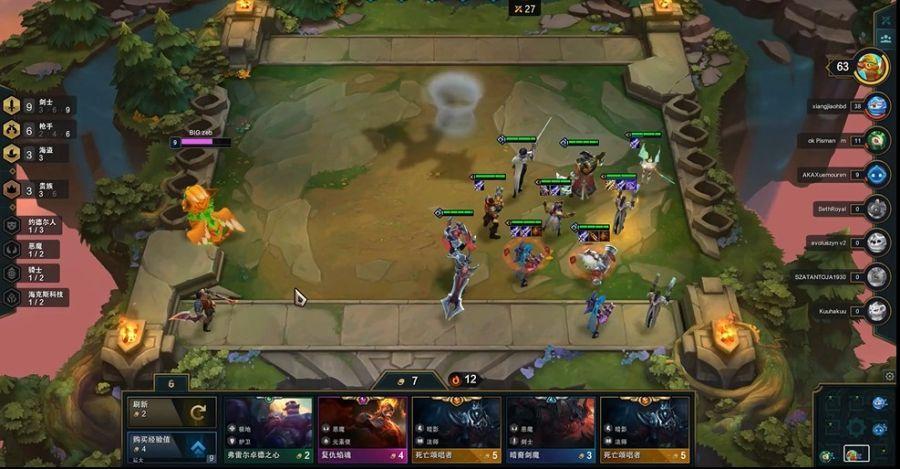Viewport: 900px width, 469px height.
Task: Select the 暗裔剑魔 champion card
Action: (x=550, y=429)
